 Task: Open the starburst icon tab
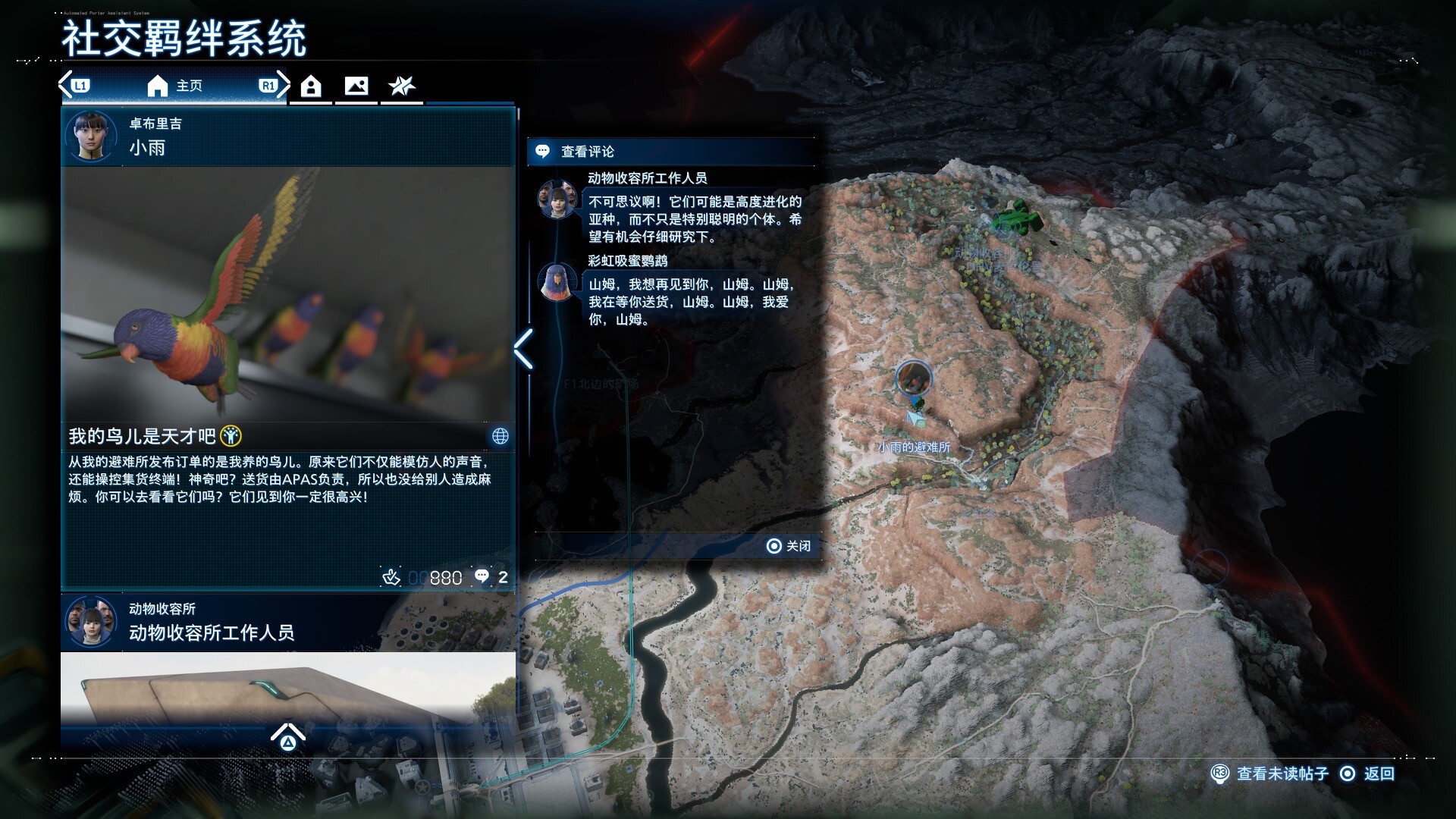click(x=402, y=86)
